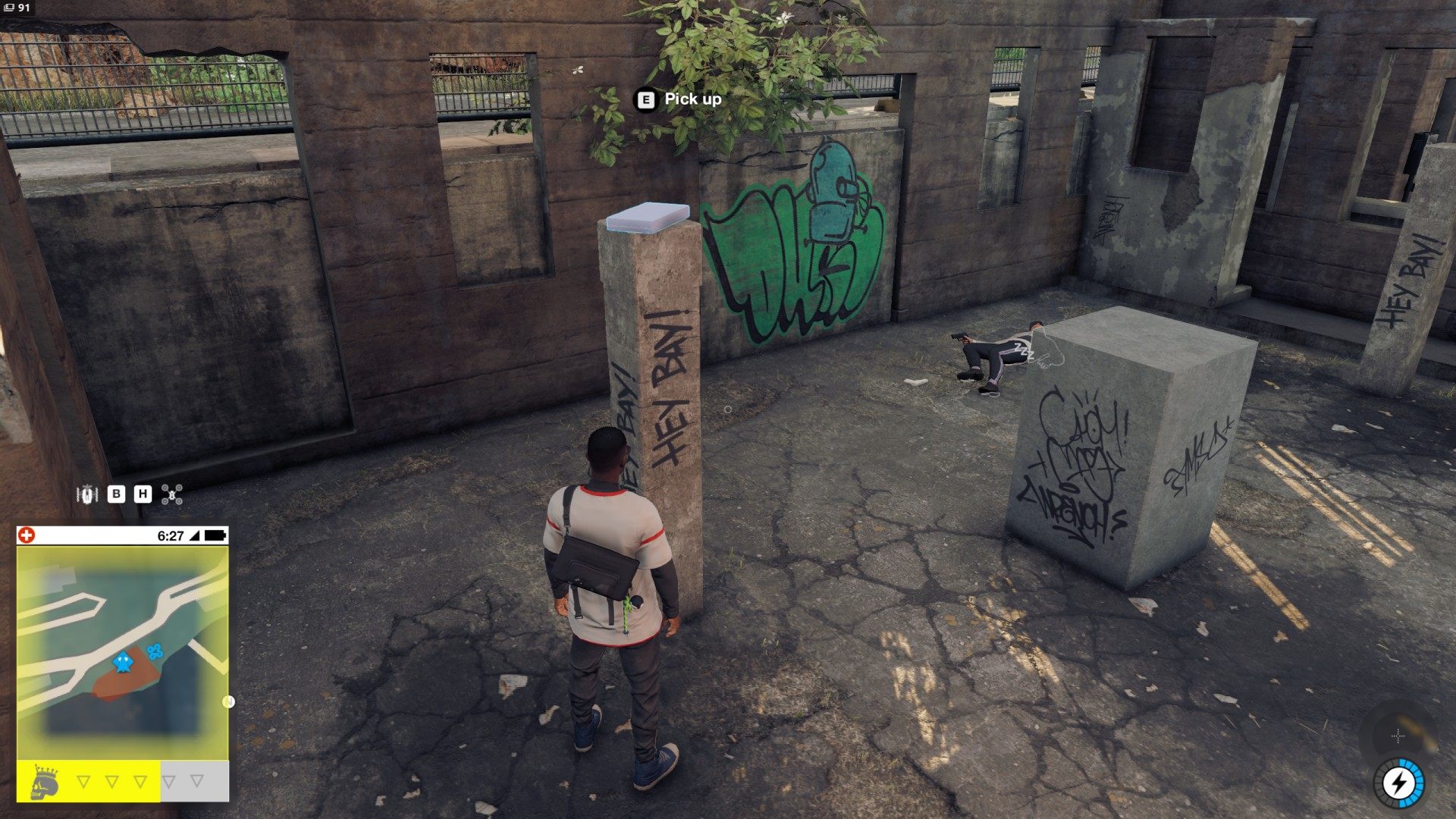The height and width of the screenshot is (819, 1456).
Task: Click the crowned skull follower icon
Action: [45, 782]
